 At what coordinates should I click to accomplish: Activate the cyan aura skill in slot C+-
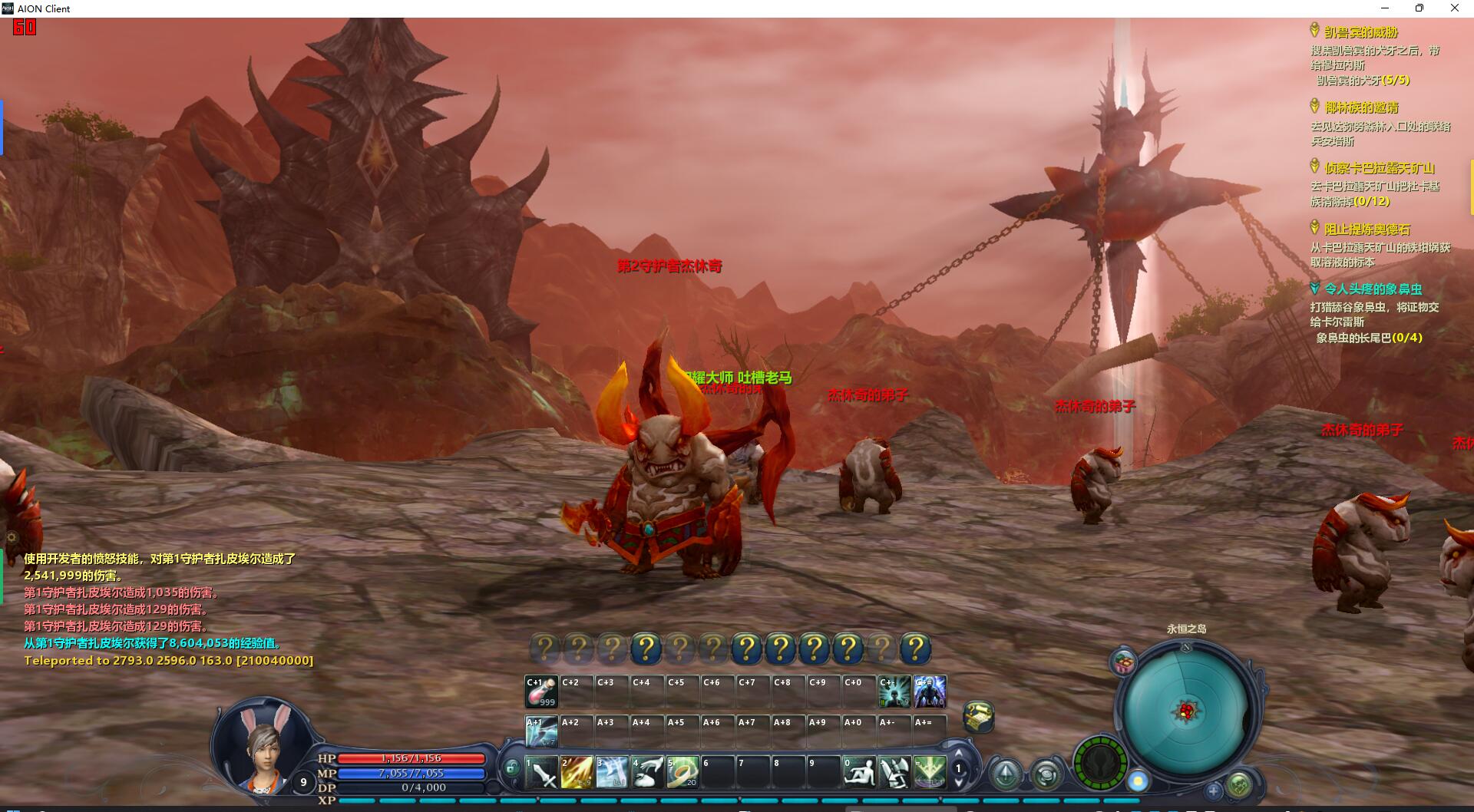pyautogui.click(x=894, y=692)
